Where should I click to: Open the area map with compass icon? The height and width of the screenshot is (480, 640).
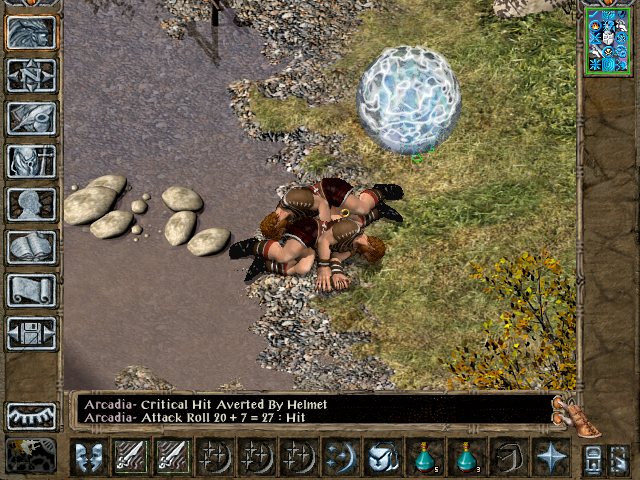click(x=32, y=75)
